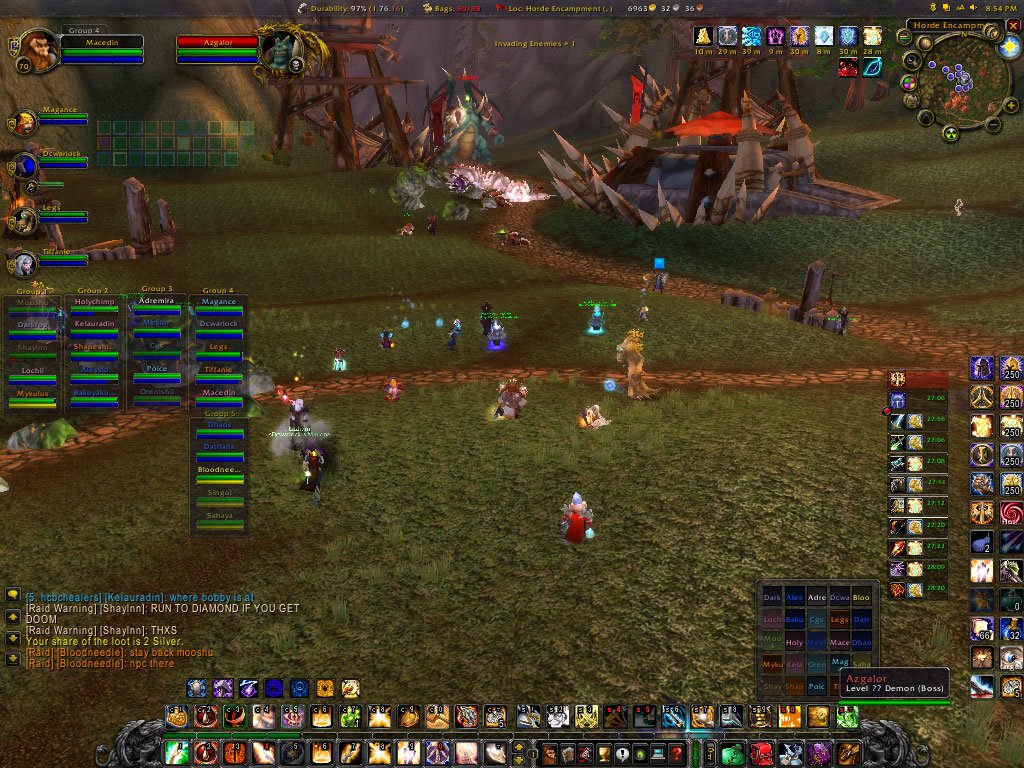Image resolution: width=1024 pixels, height=768 pixels.
Task: Select Macedin's player portrait
Action: 37,49
